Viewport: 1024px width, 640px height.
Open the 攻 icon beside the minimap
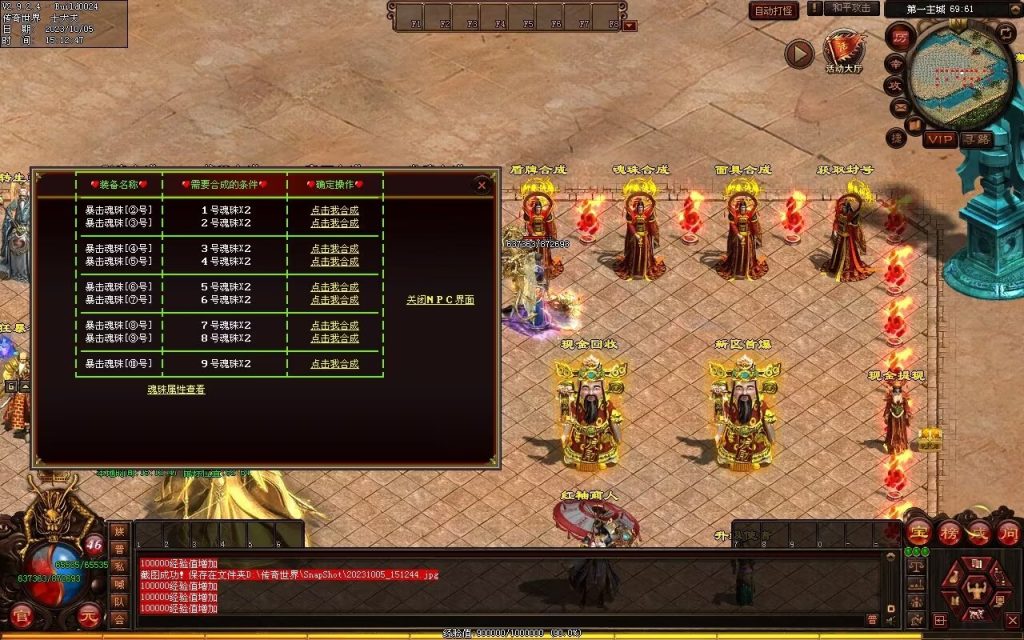click(x=896, y=85)
